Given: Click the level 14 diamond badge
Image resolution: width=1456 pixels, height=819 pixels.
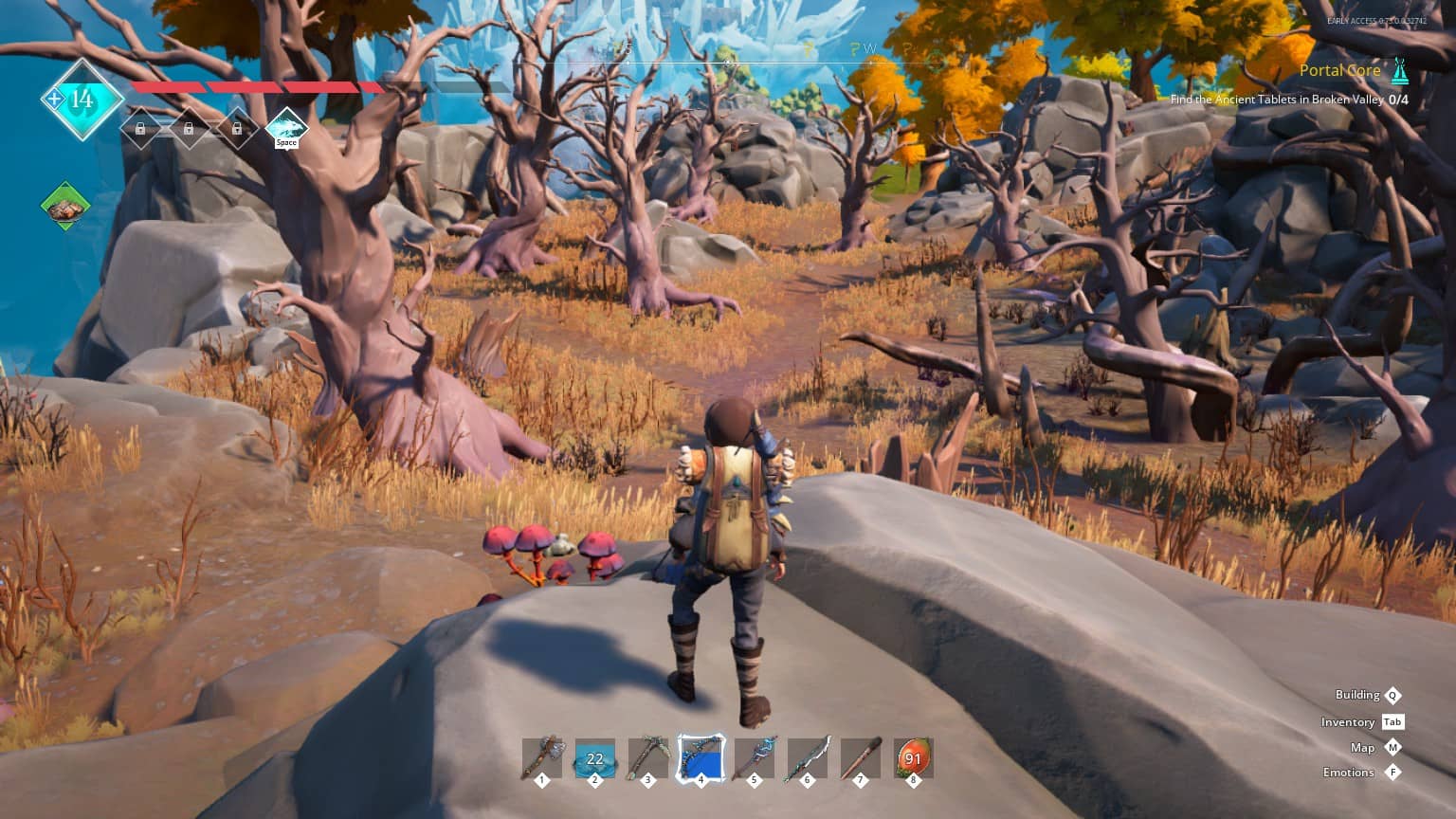Looking at the screenshot, I should click(82, 99).
